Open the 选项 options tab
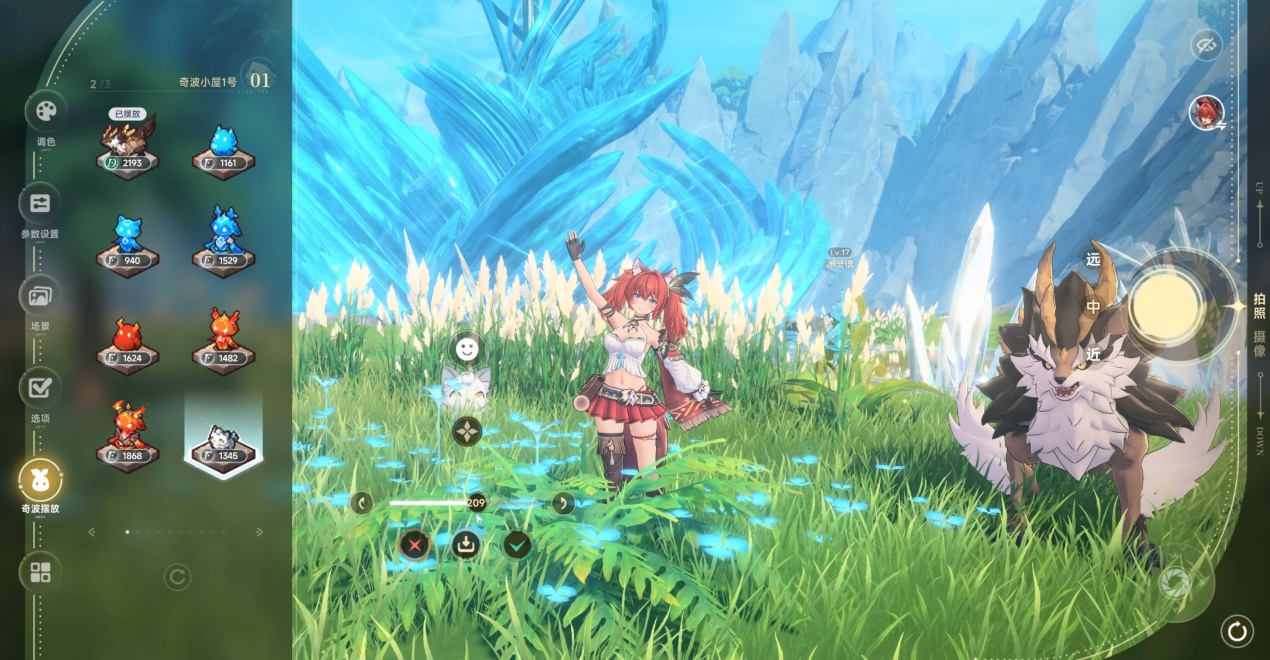 click(x=40, y=387)
